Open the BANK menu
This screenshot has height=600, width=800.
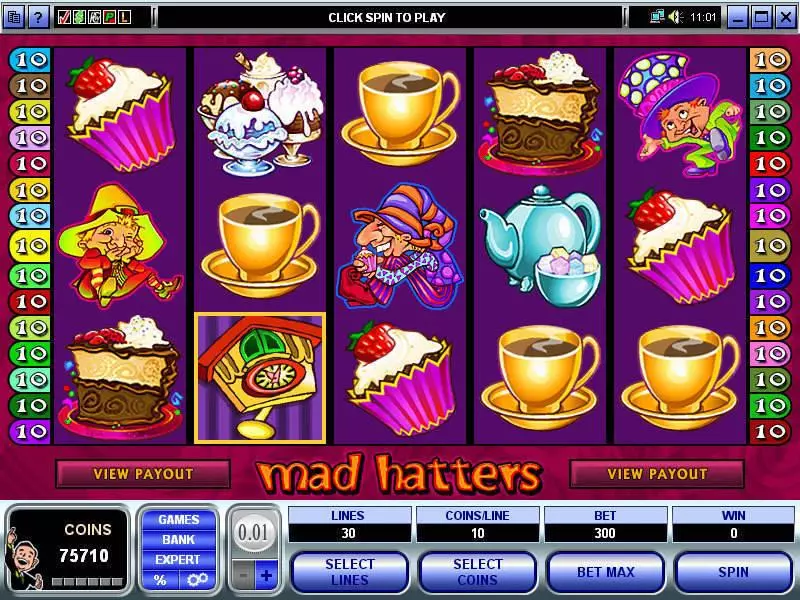coord(178,540)
